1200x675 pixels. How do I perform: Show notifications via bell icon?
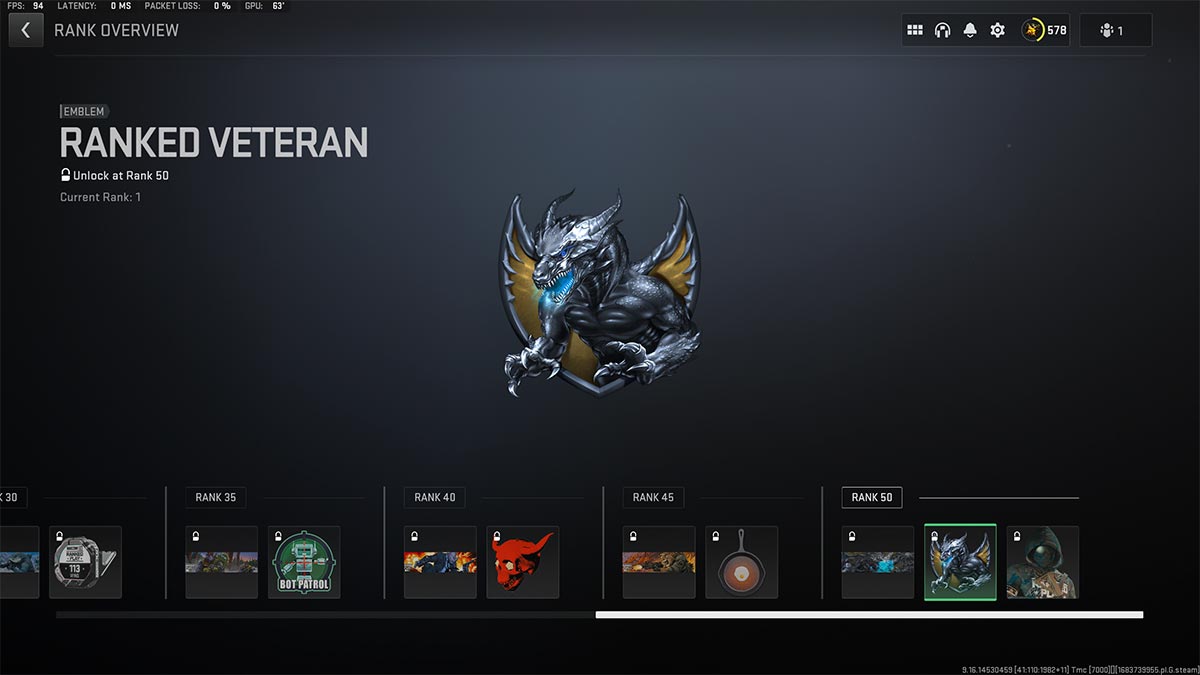(x=969, y=30)
